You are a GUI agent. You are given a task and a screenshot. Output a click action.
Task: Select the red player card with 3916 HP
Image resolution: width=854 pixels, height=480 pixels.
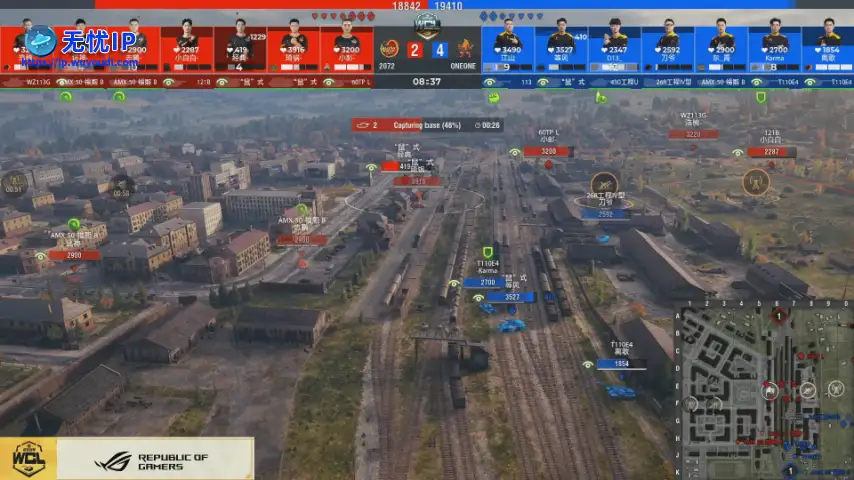292,45
